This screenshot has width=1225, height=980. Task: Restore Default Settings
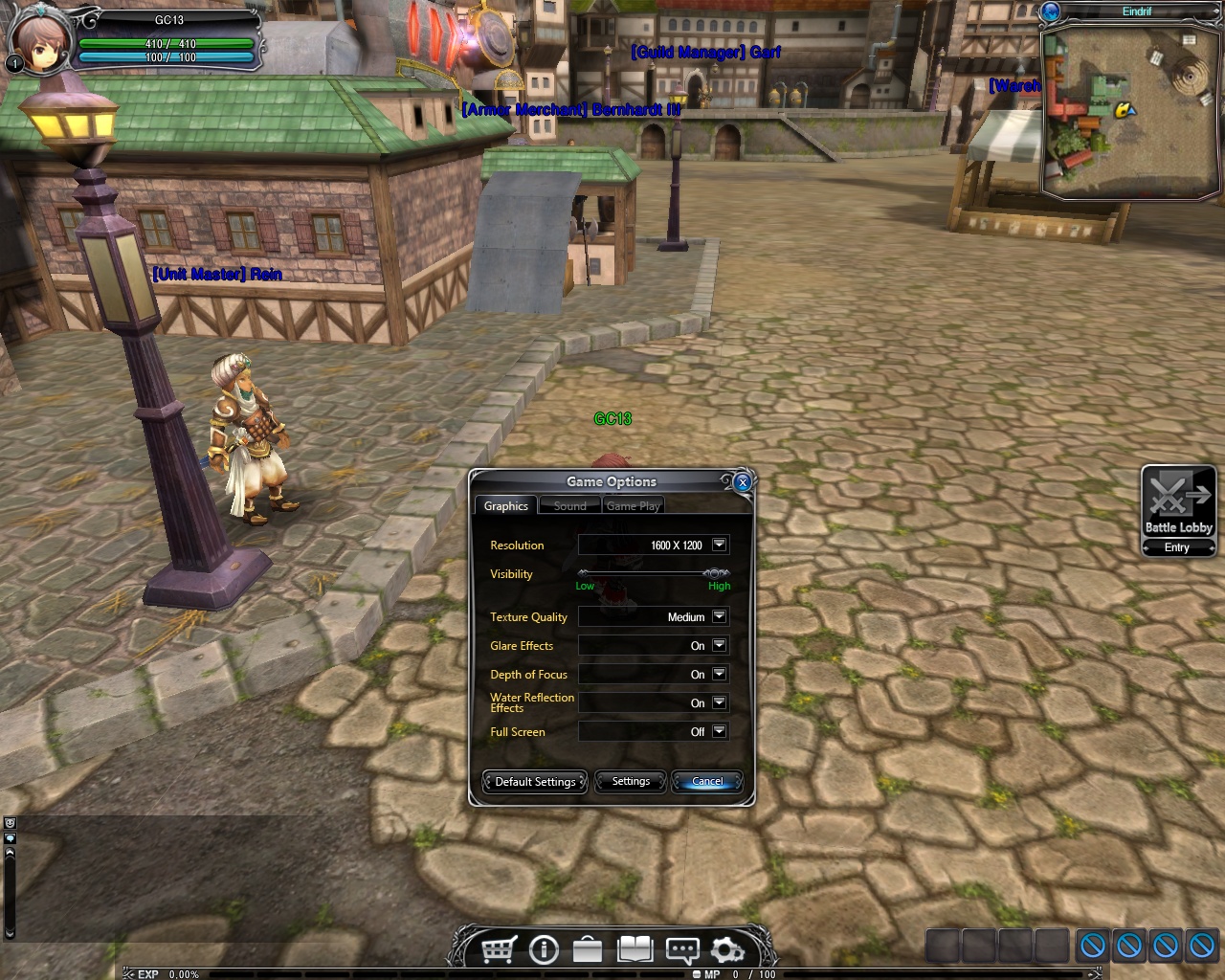[x=535, y=781]
